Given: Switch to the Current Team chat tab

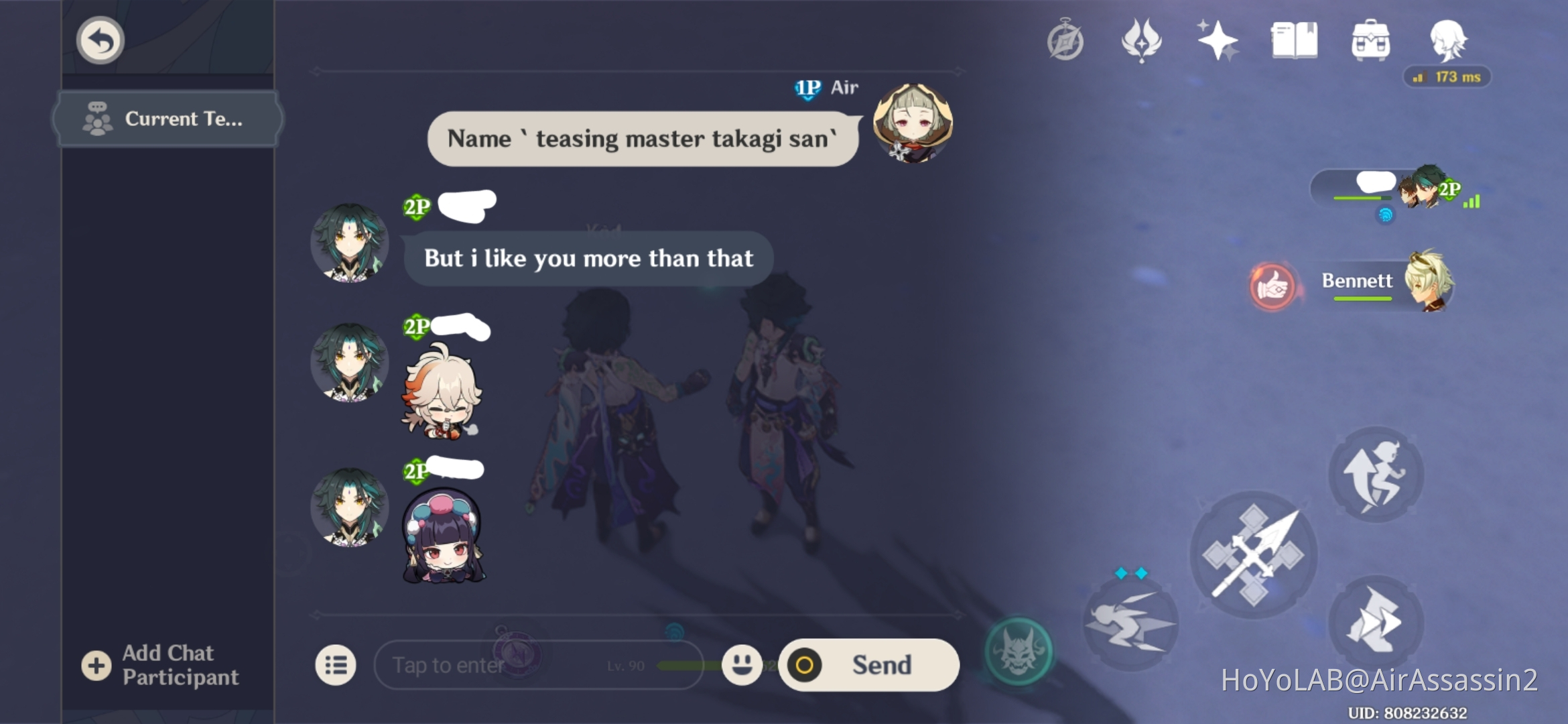Looking at the screenshot, I should 166,119.
